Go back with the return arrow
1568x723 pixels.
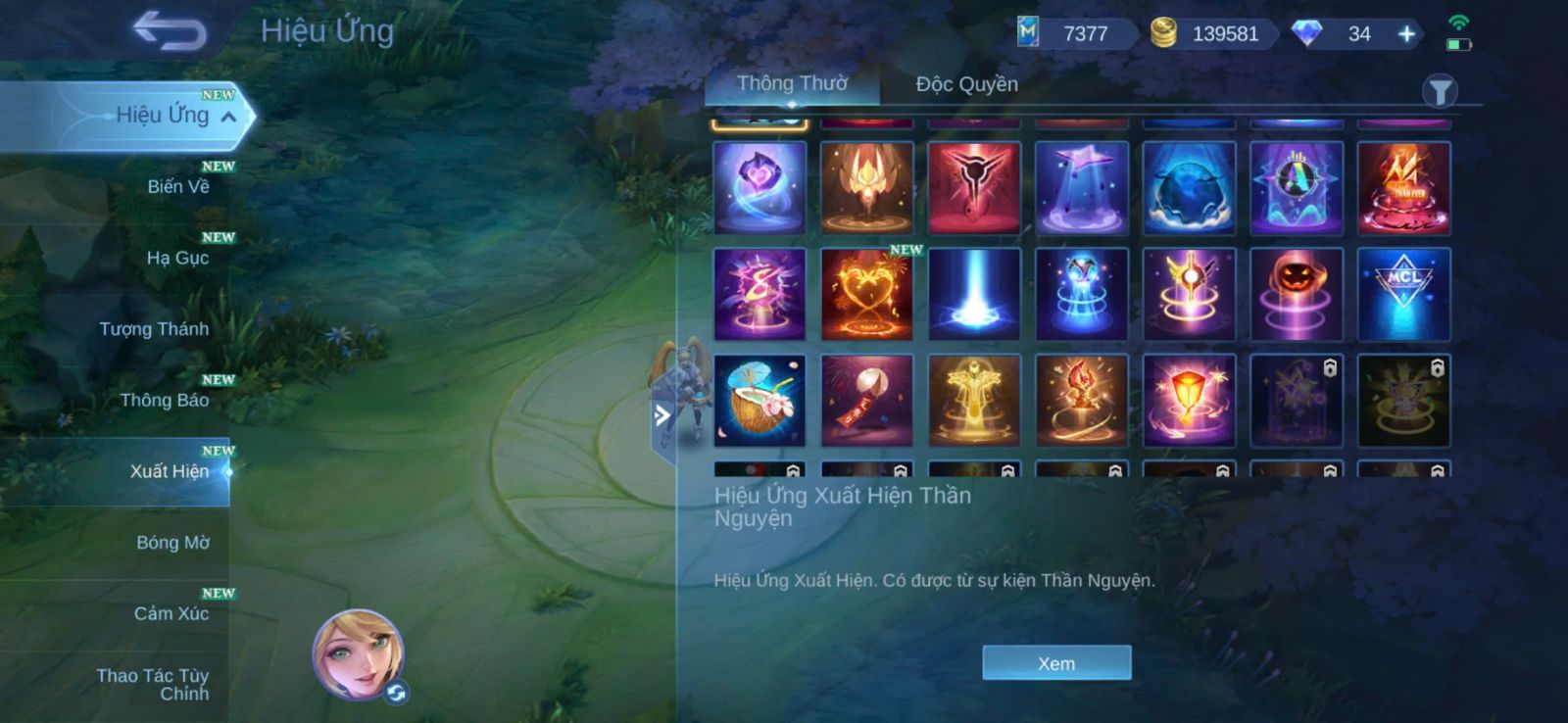(170, 30)
